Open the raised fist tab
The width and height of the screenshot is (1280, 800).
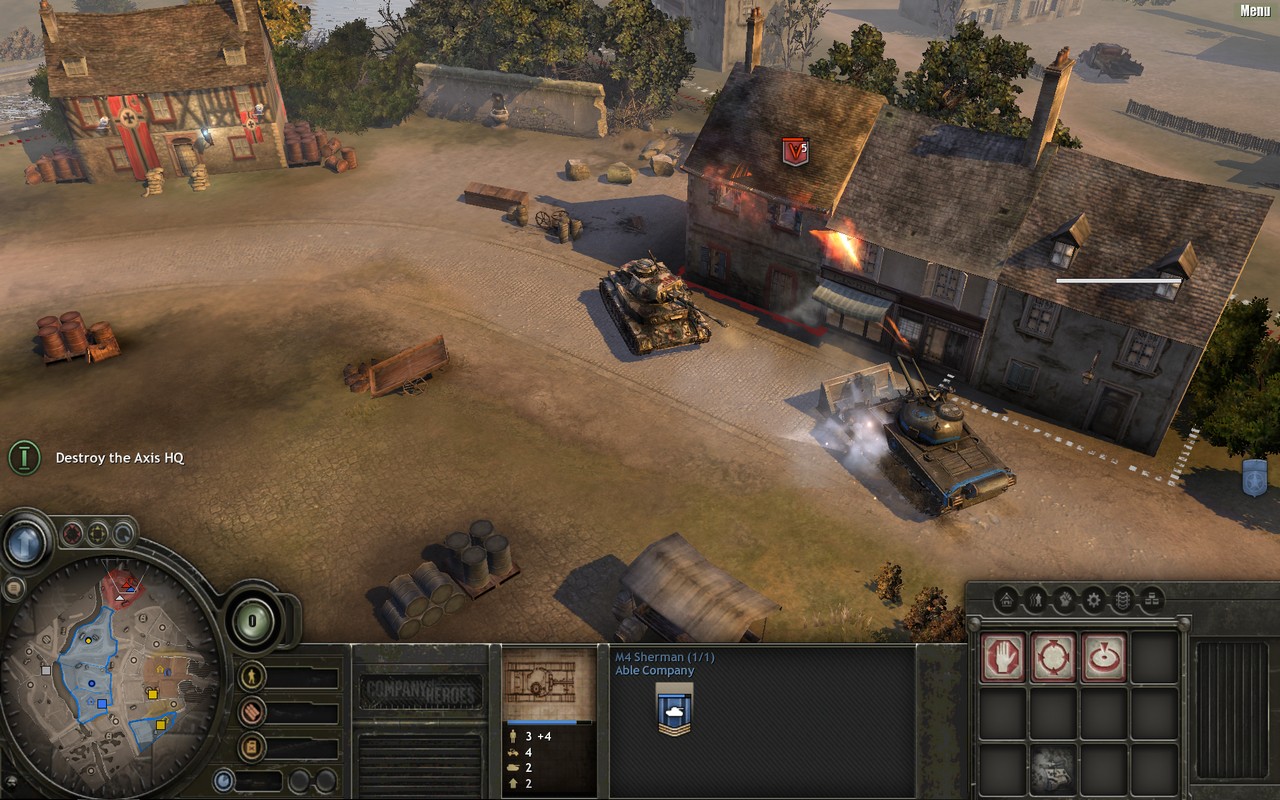coord(1065,600)
